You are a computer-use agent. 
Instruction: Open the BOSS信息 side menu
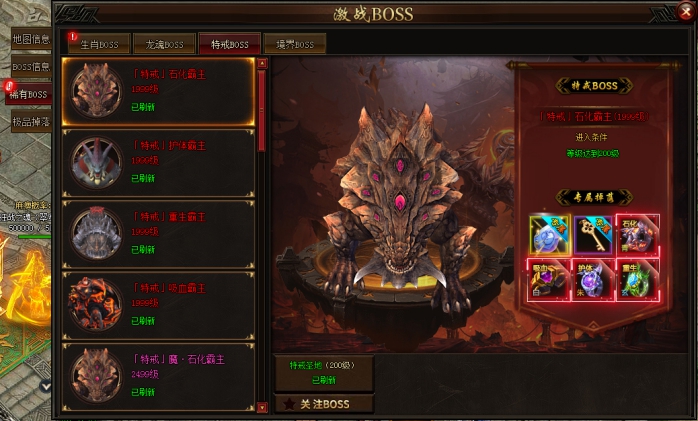30,67
